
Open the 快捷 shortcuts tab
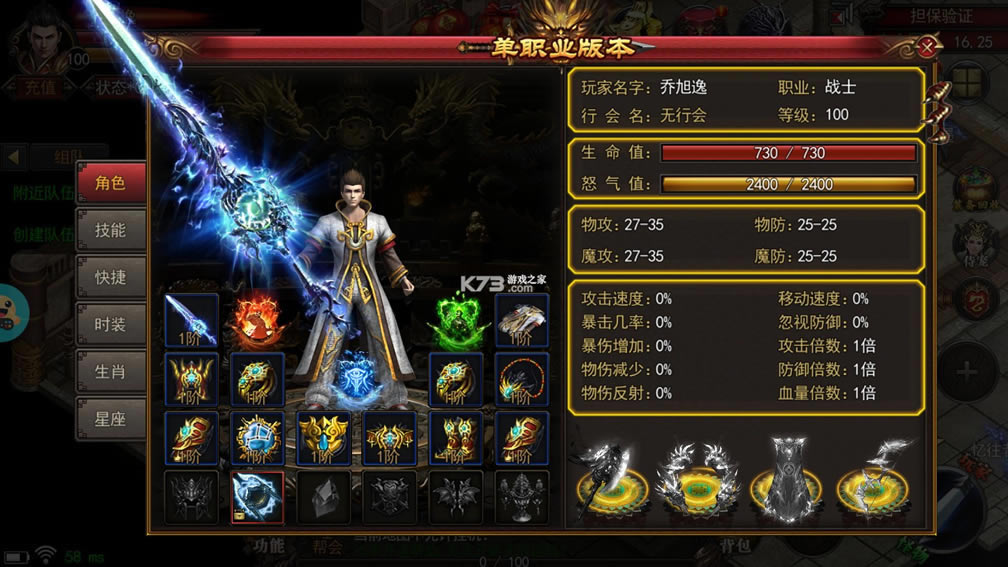pyautogui.click(x=110, y=277)
